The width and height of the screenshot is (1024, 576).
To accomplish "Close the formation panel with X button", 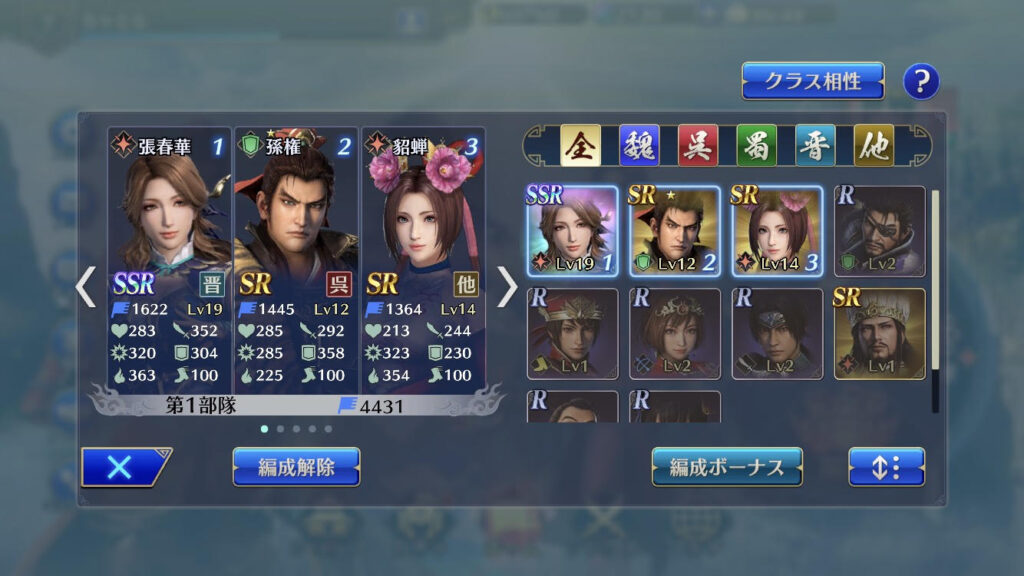I will 123,467.
